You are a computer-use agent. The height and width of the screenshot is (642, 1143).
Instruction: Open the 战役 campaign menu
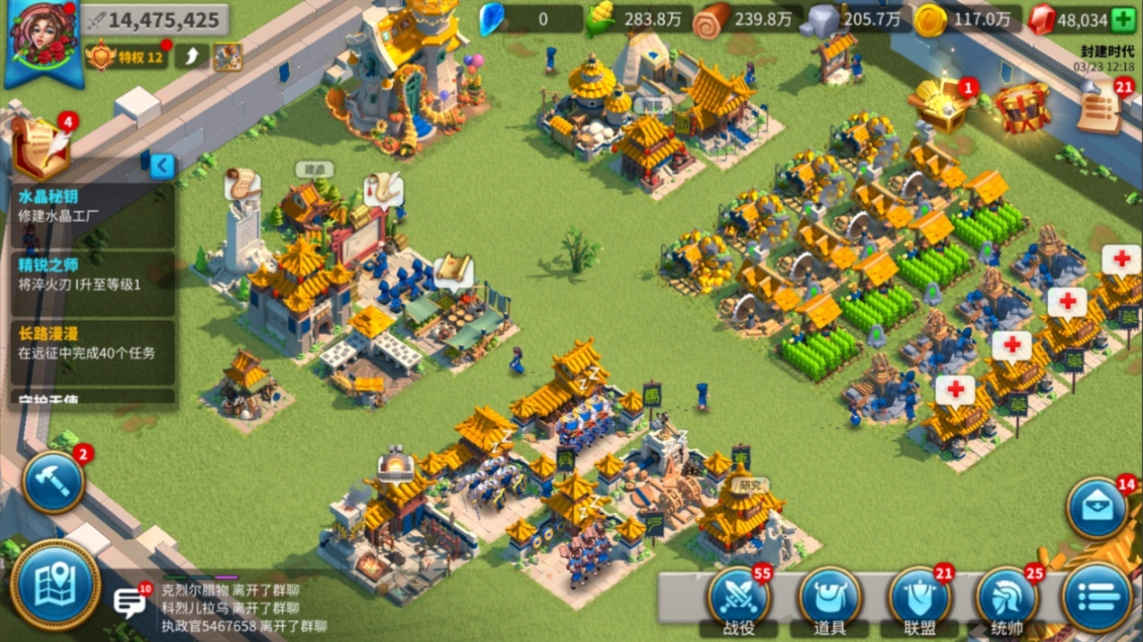(x=741, y=599)
